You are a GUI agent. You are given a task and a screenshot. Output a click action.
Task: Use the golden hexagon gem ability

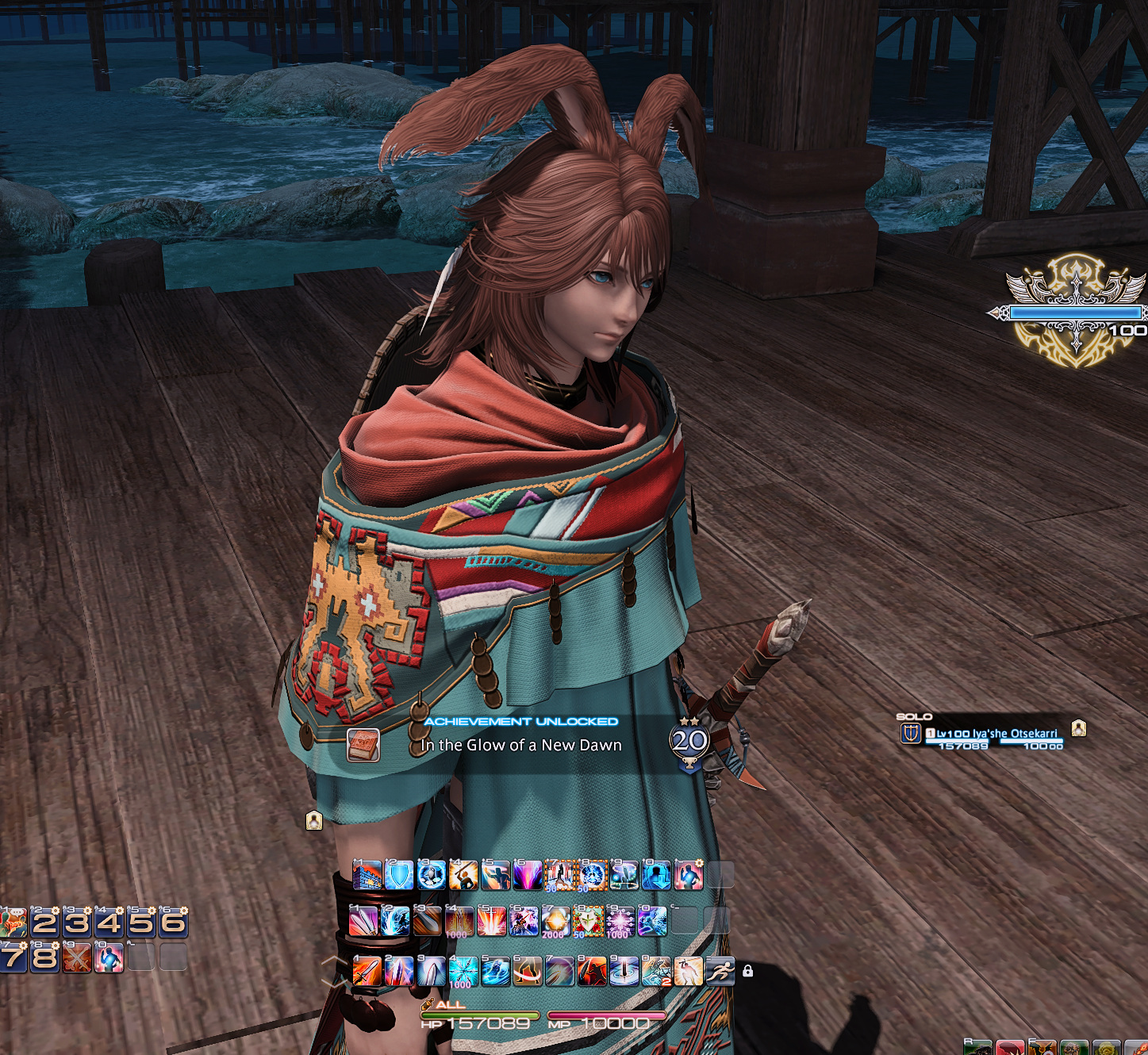click(555, 922)
